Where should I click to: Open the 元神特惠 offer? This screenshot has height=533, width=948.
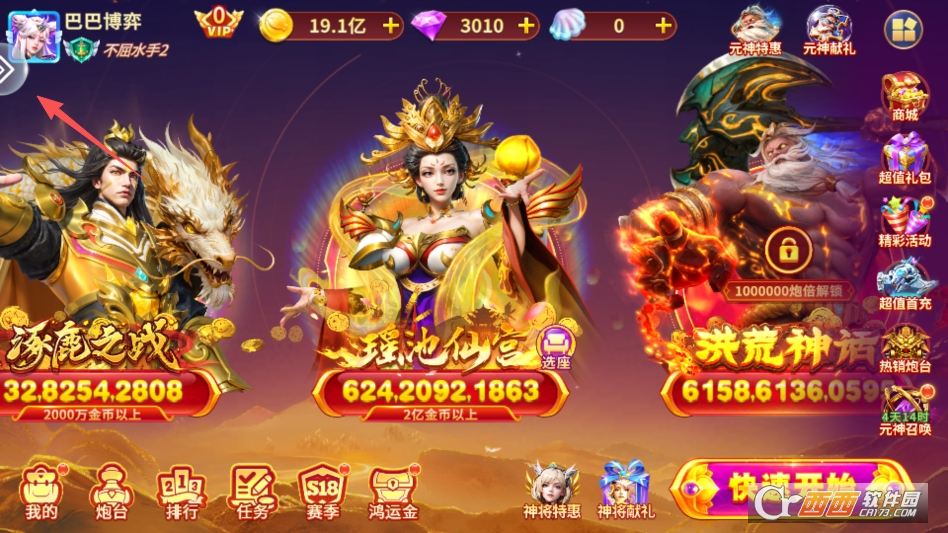click(x=755, y=30)
